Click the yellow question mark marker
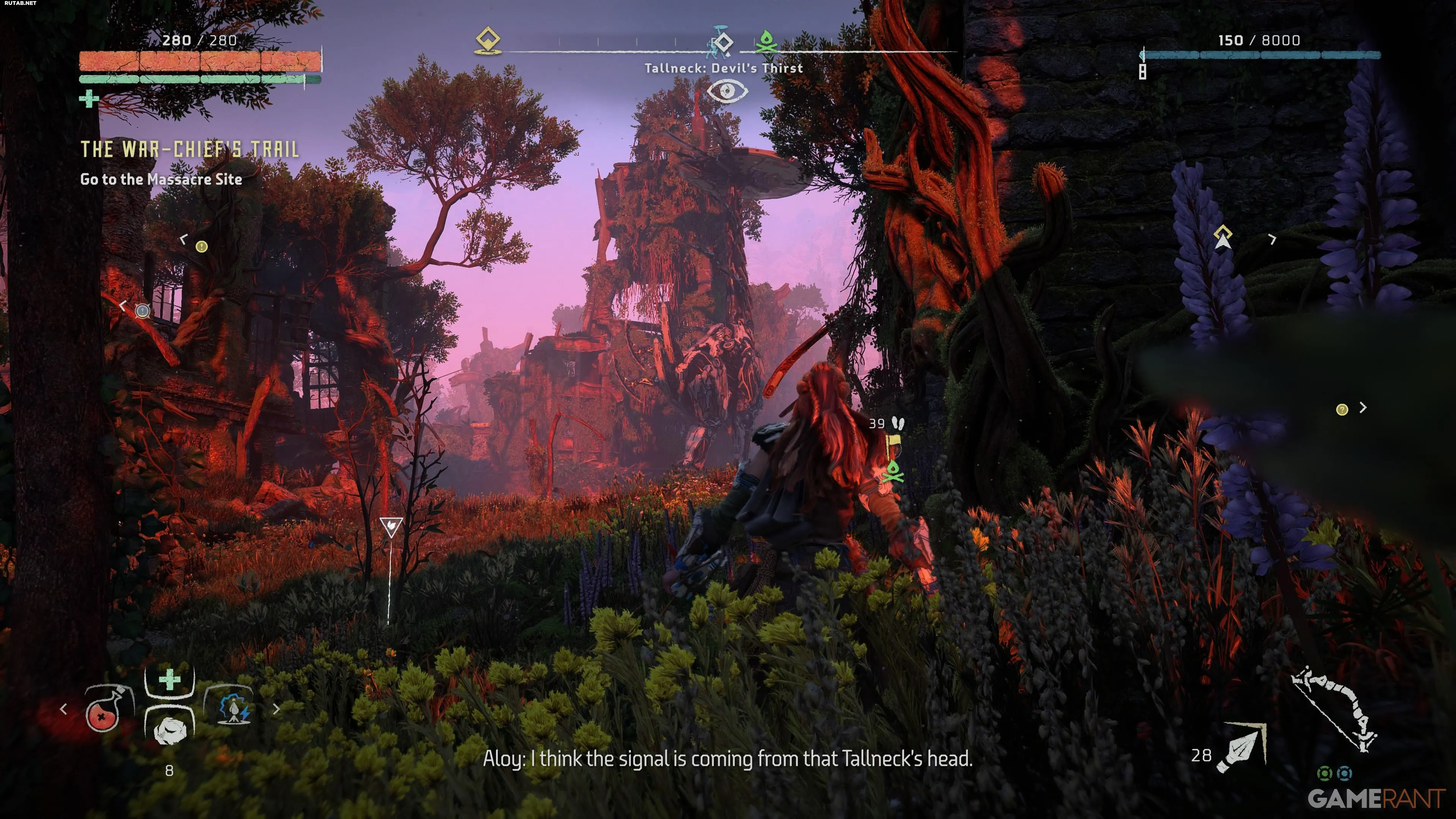The height and width of the screenshot is (819, 1456). point(1342,409)
